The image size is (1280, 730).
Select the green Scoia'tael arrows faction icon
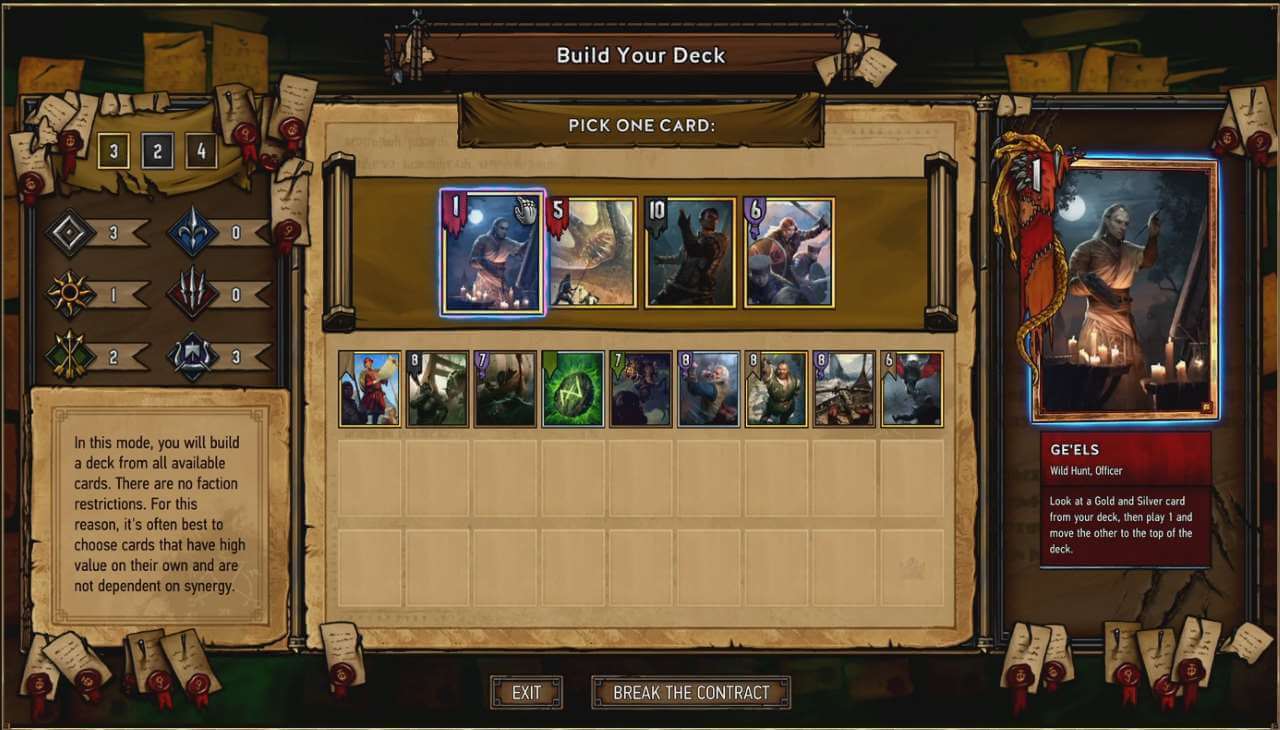(x=70, y=355)
